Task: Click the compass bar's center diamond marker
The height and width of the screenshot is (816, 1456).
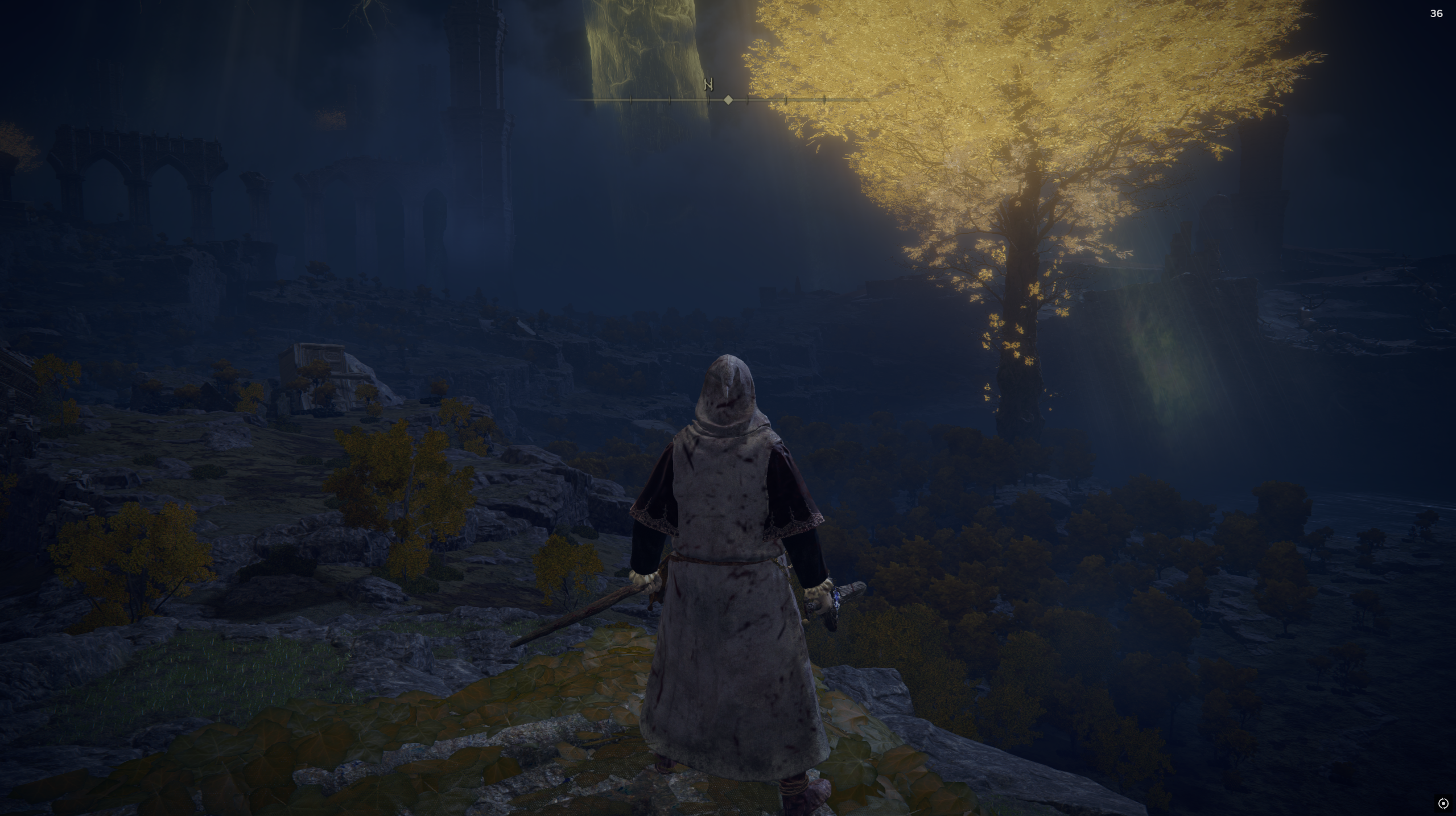Action: (x=728, y=100)
